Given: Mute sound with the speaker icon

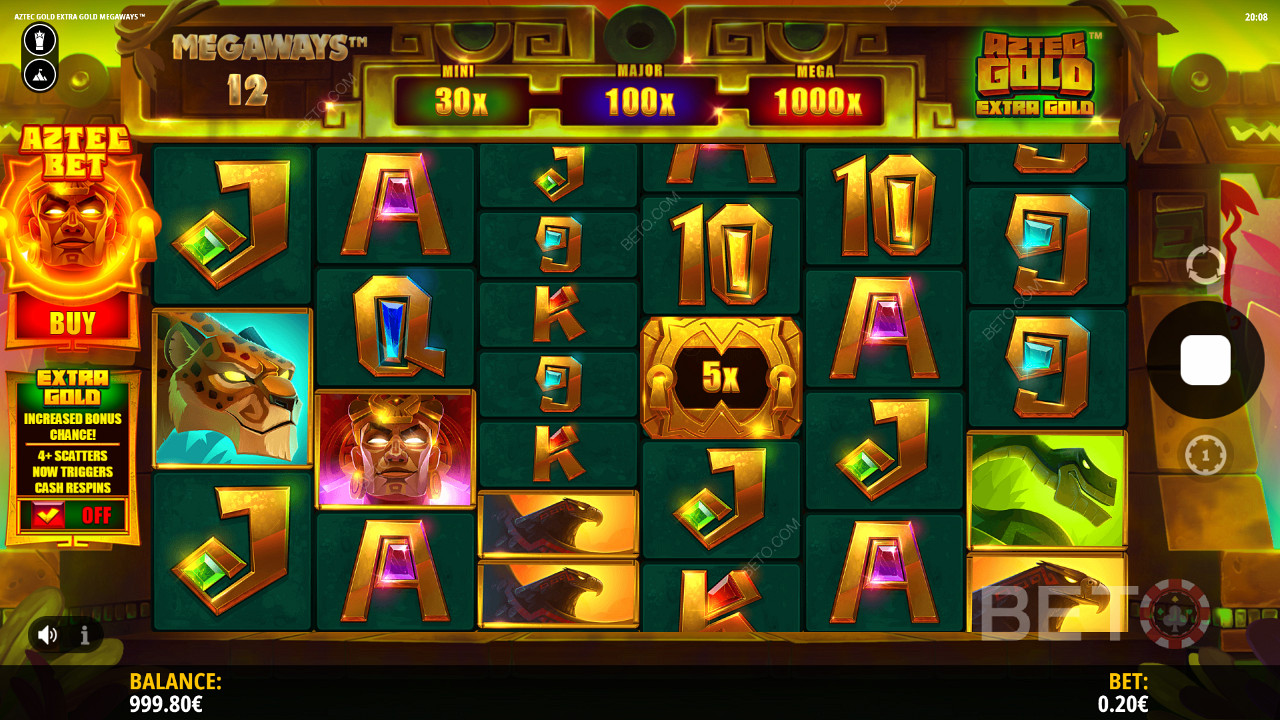Looking at the screenshot, I should point(47,635).
